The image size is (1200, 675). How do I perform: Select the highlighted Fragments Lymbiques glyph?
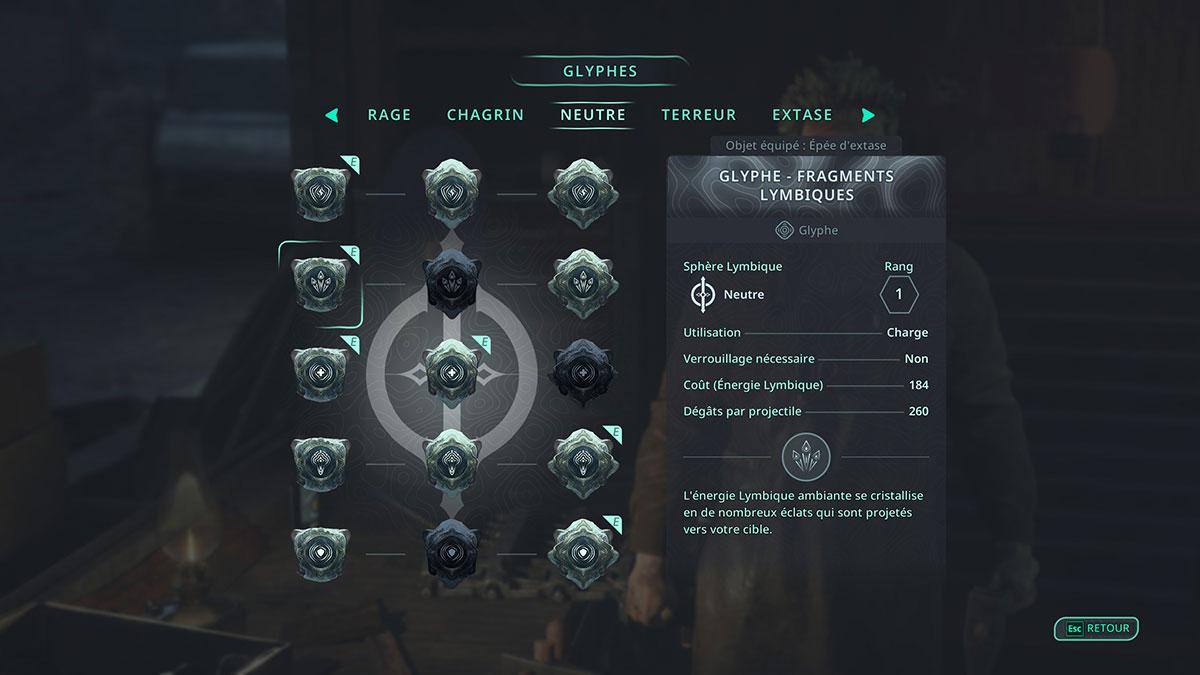click(x=322, y=284)
